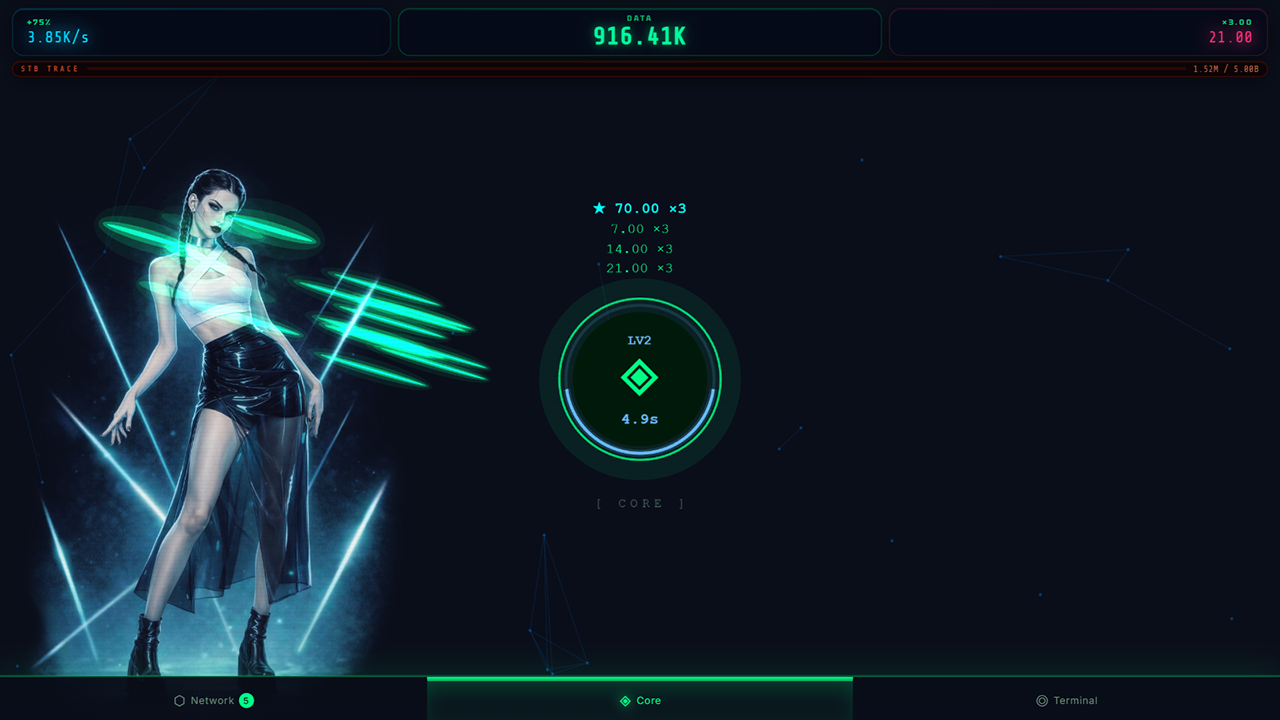Click the green diamond Core icon
Image resolution: width=1280 pixels, height=720 pixels.
pos(640,378)
